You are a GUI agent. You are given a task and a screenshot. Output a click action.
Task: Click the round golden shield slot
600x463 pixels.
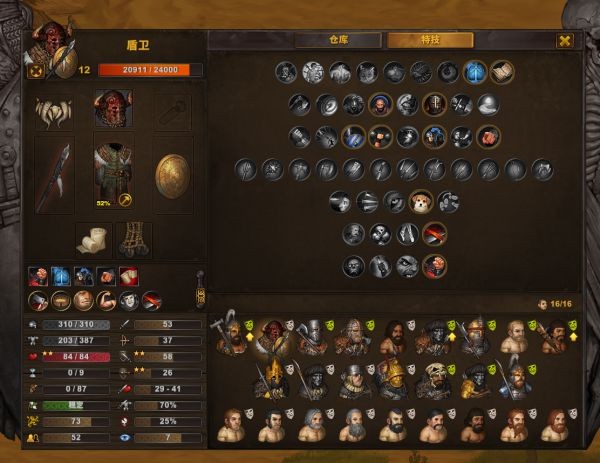pos(173,175)
